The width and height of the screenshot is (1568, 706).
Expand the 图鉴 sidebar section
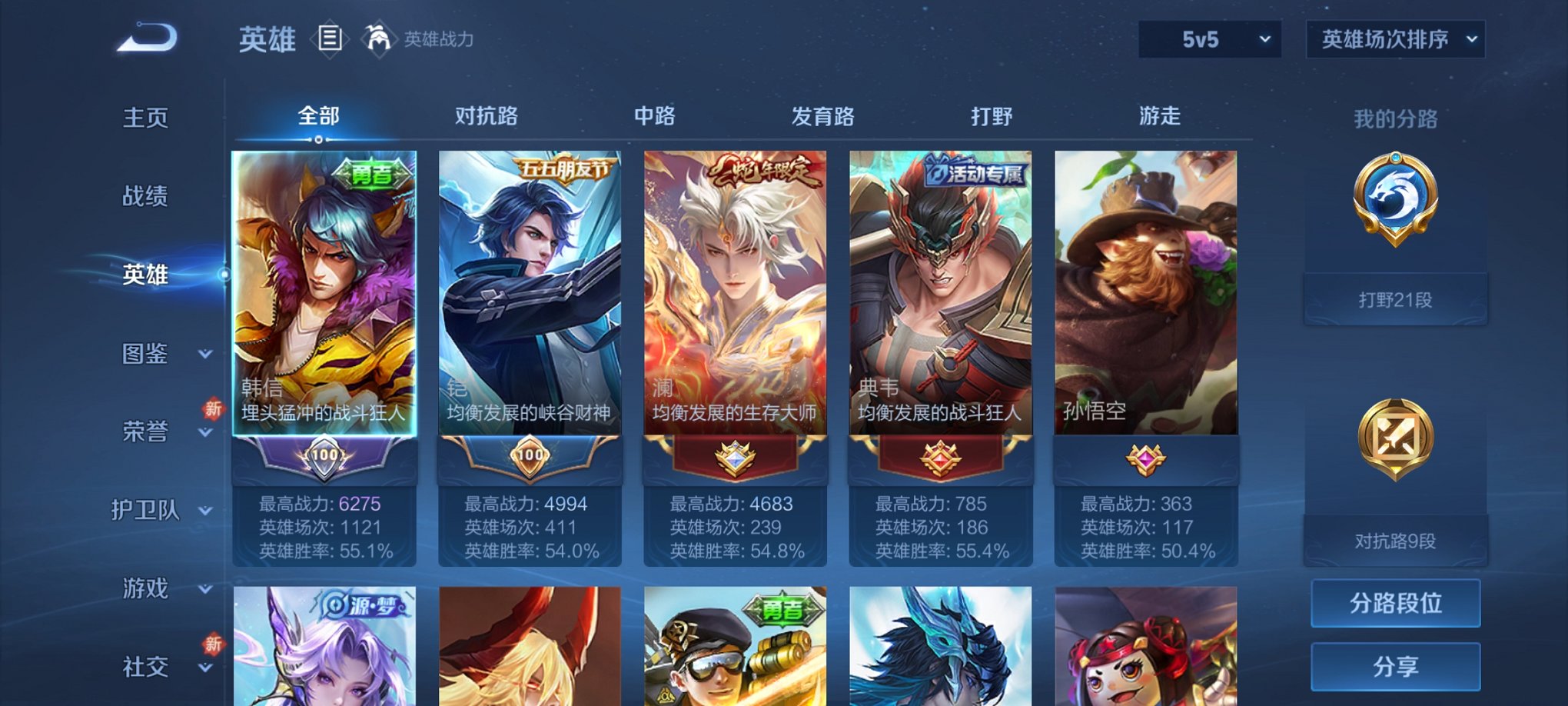pyautogui.click(x=148, y=355)
